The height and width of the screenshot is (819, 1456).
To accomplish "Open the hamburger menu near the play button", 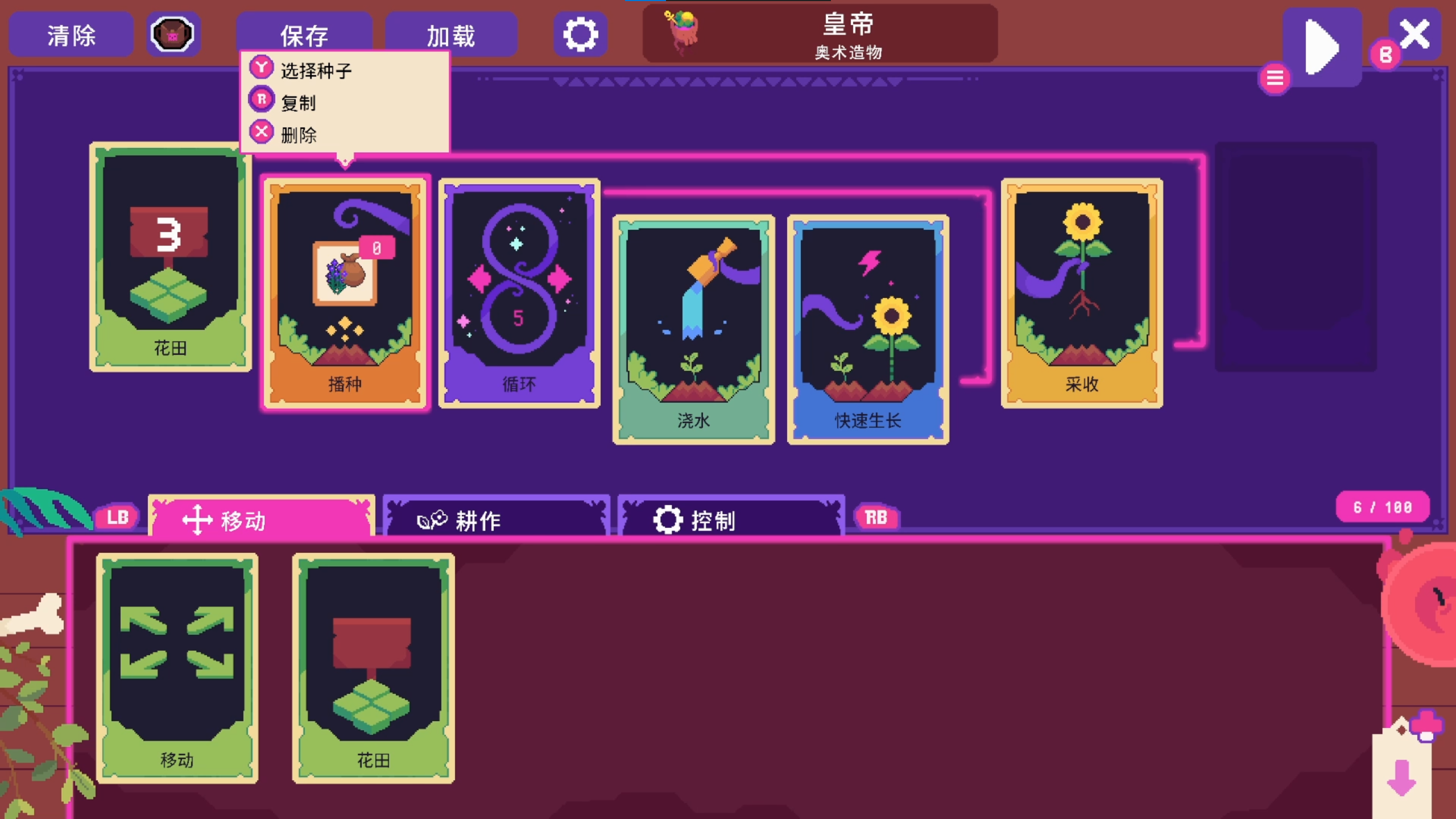I will [1276, 78].
